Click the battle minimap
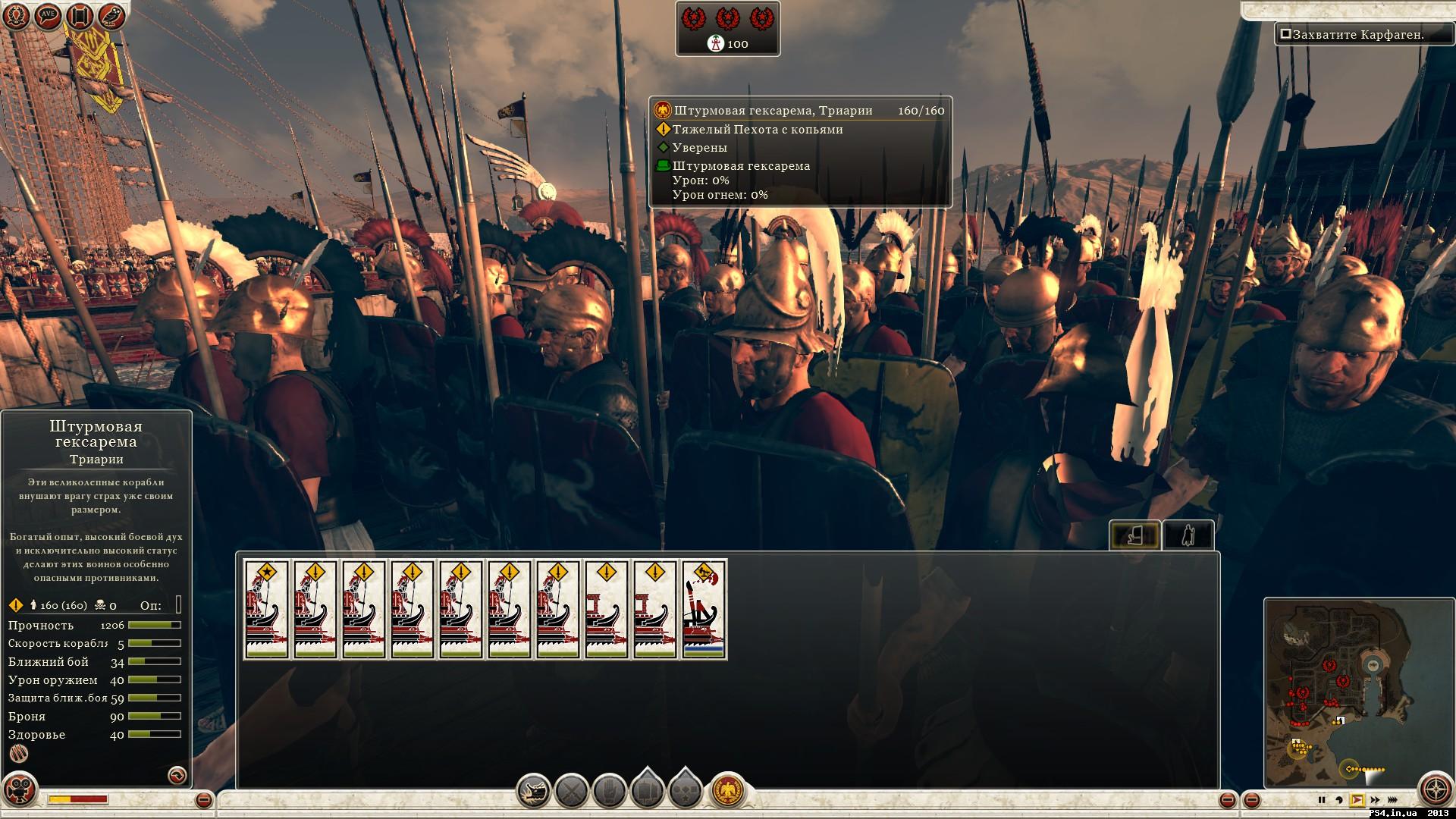This screenshot has height=819, width=1456. (x=1340, y=690)
